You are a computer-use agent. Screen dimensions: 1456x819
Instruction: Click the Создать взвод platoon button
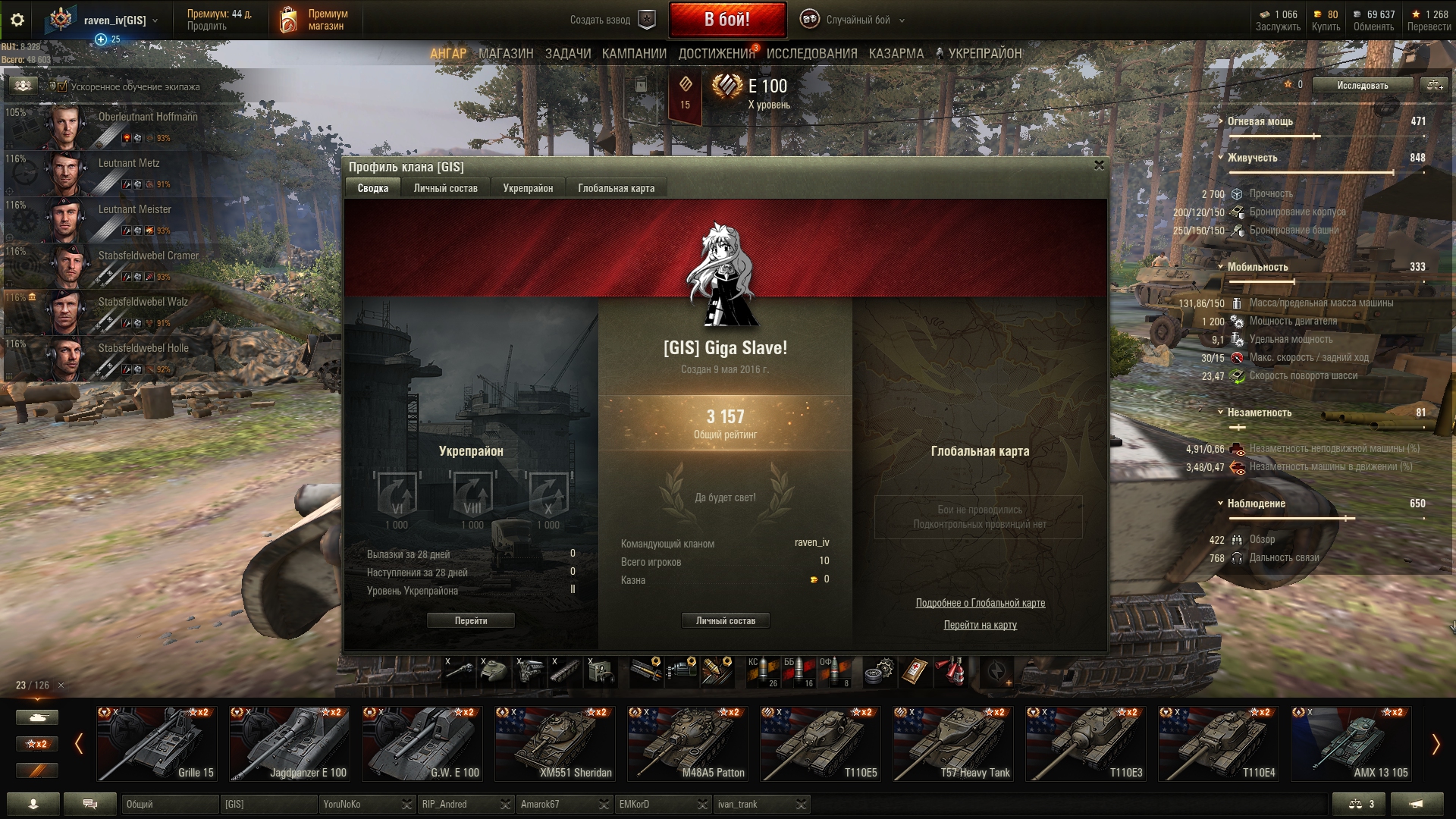point(612,20)
